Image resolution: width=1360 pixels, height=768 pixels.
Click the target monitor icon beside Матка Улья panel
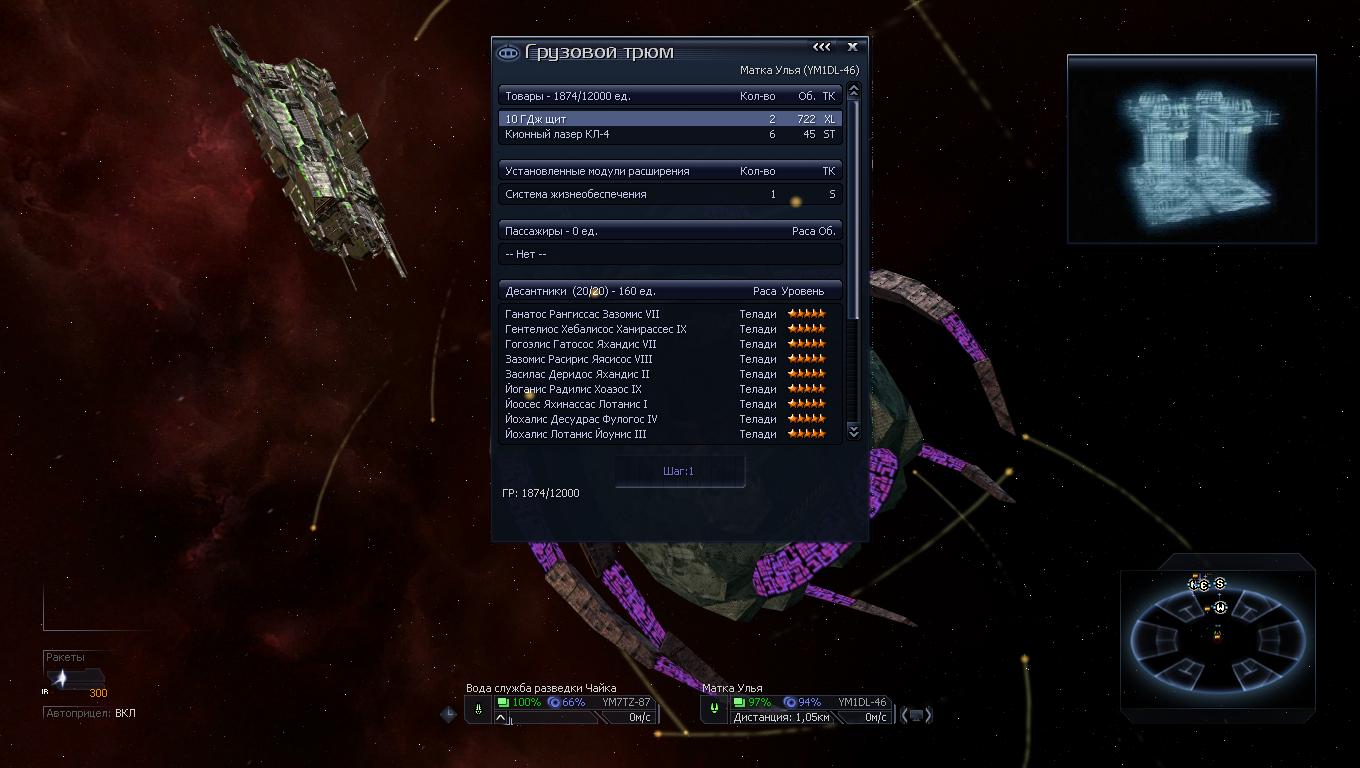tap(916, 715)
